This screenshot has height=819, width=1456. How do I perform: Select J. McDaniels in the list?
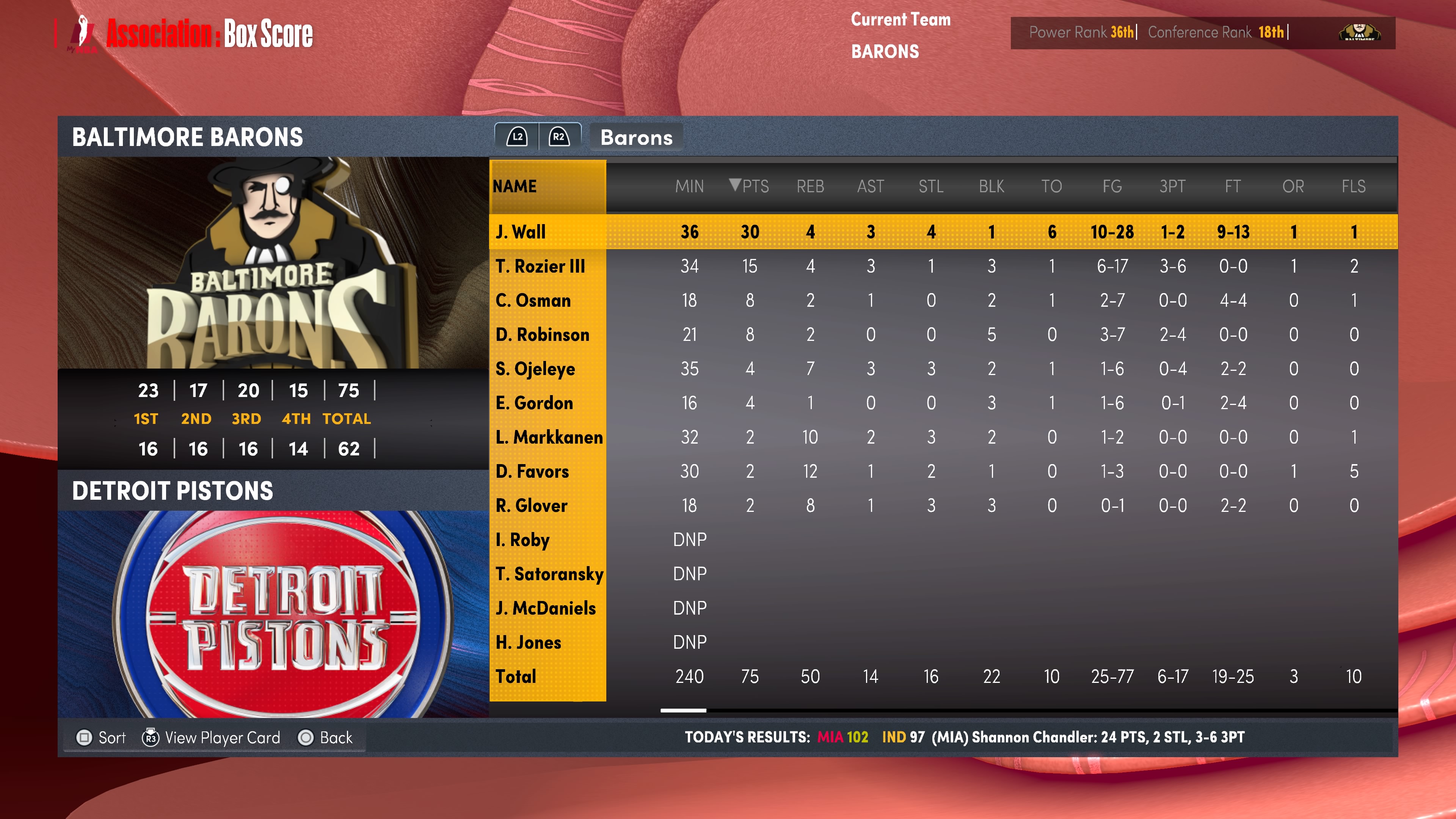click(x=546, y=608)
